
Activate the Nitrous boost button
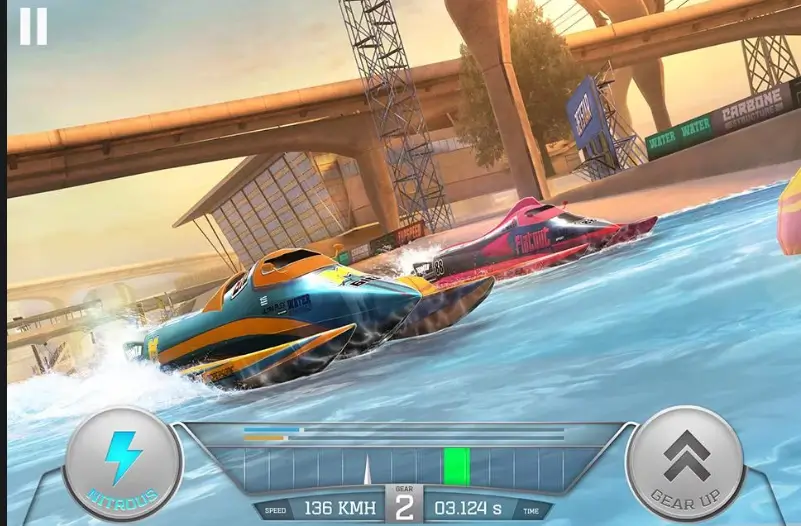click(x=123, y=462)
